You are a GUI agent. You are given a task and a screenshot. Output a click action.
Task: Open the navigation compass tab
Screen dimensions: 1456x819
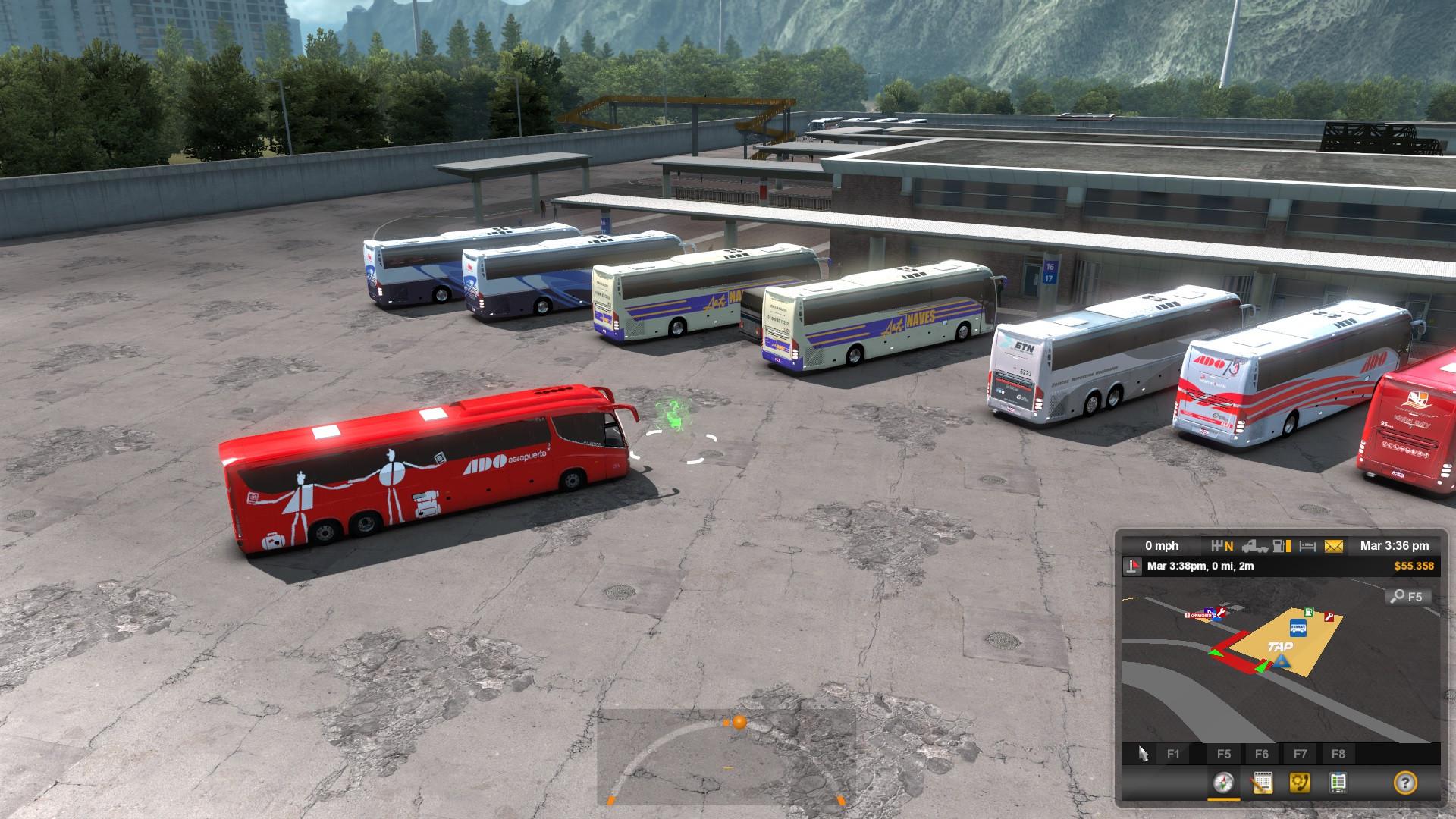point(1223,782)
